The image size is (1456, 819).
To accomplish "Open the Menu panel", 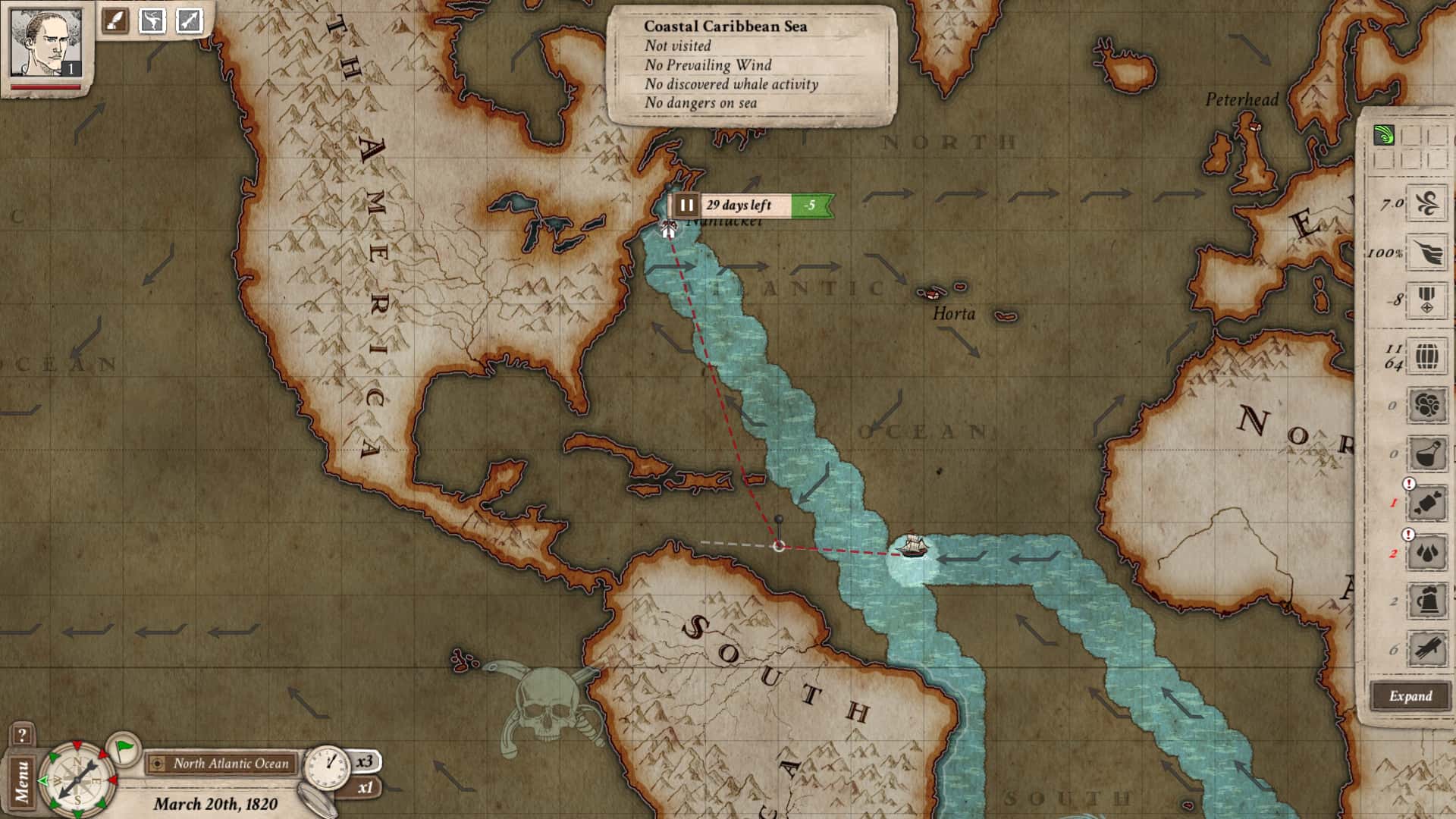I will [x=24, y=780].
